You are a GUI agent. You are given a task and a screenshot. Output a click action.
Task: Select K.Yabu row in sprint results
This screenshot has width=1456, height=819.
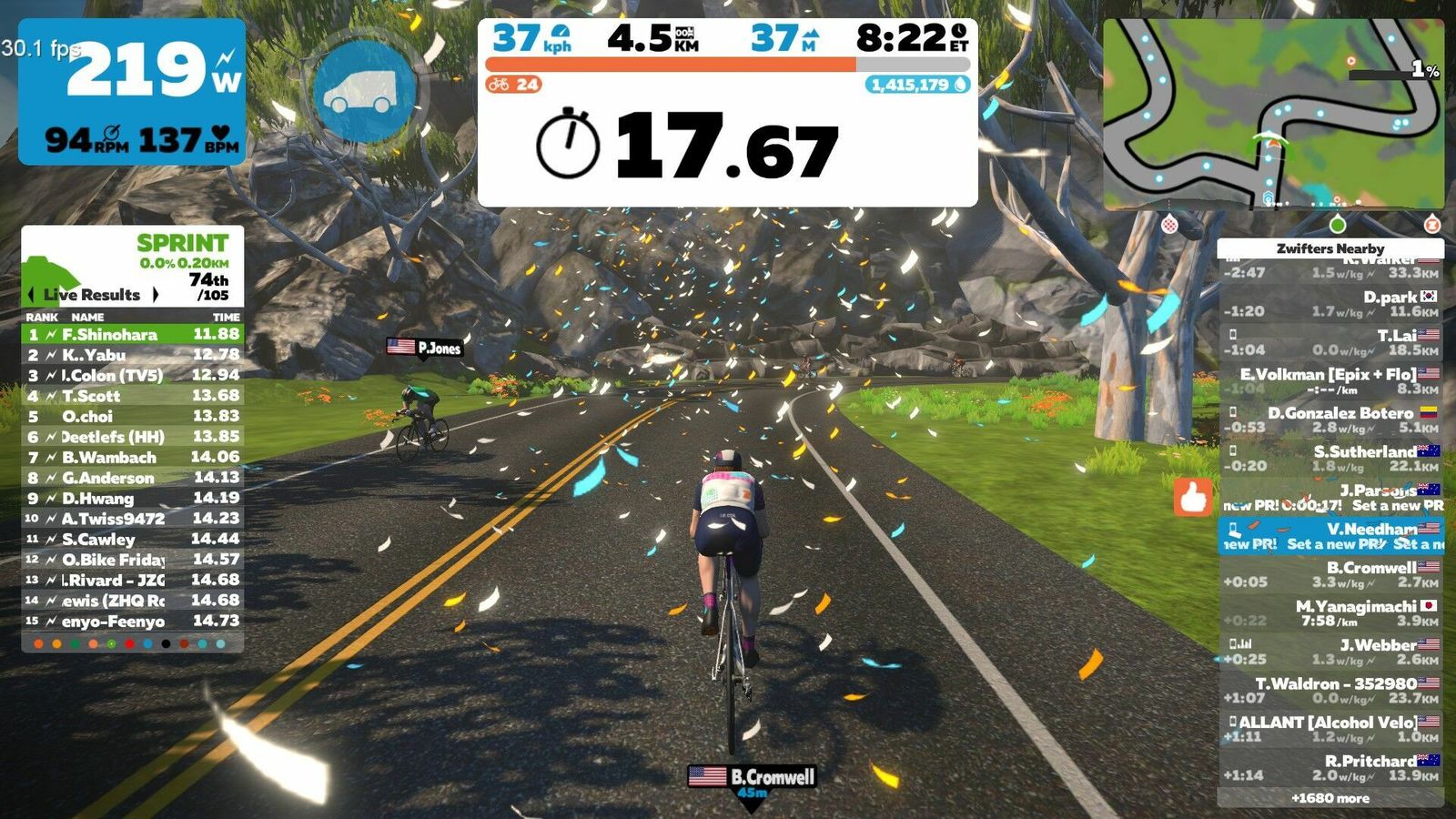pyautogui.click(x=133, y=355)
